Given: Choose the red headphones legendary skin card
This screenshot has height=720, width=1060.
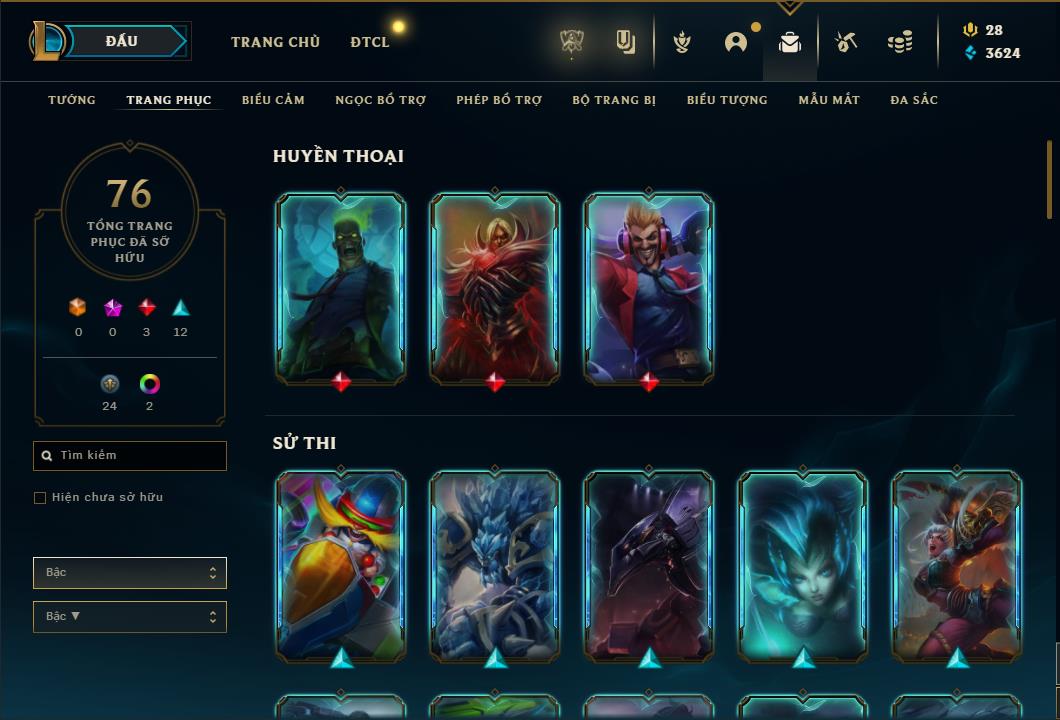Looking at the screenshot, I should [649, 287].
